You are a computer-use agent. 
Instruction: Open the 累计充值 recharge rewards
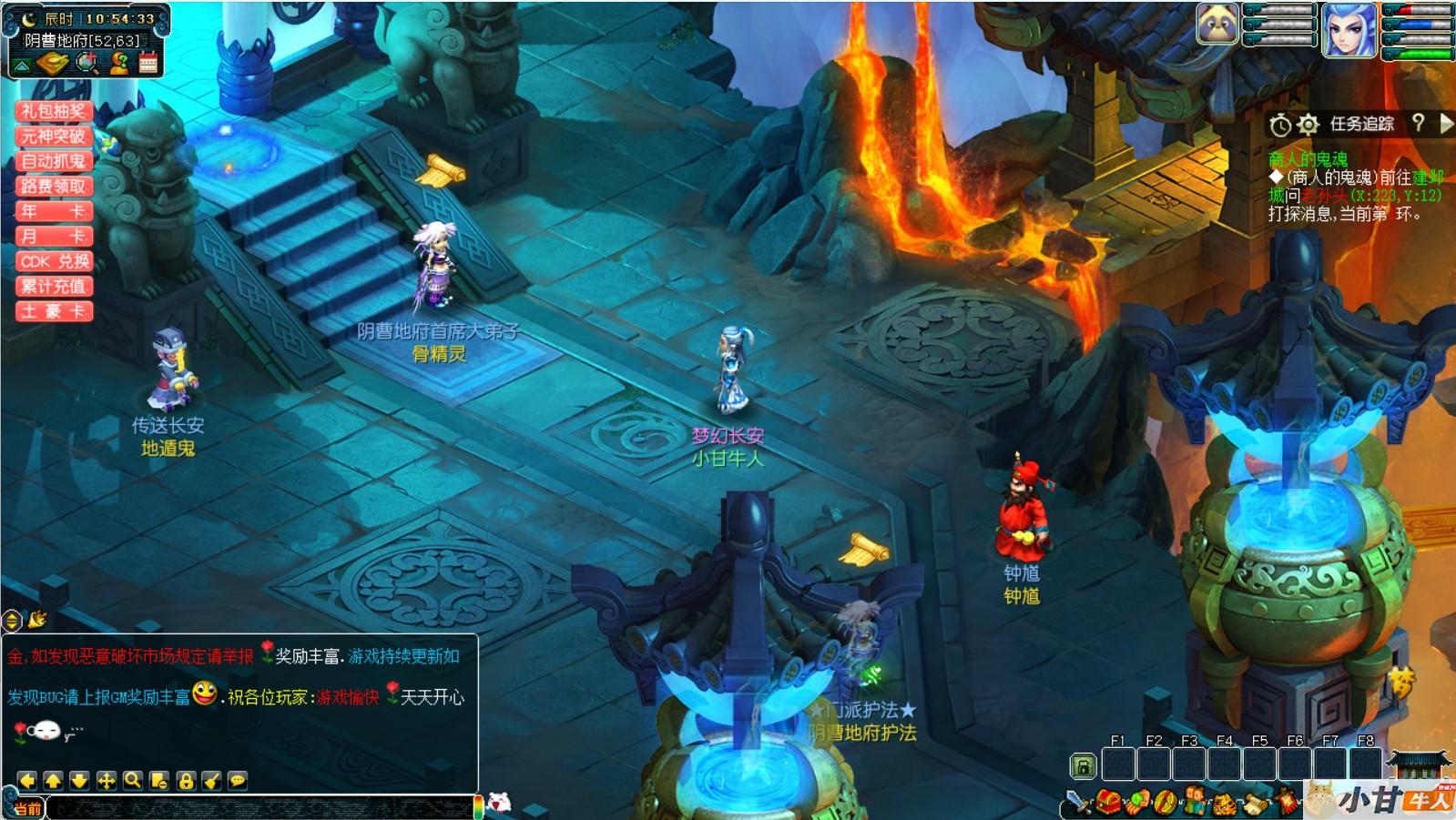click(54, 287)
